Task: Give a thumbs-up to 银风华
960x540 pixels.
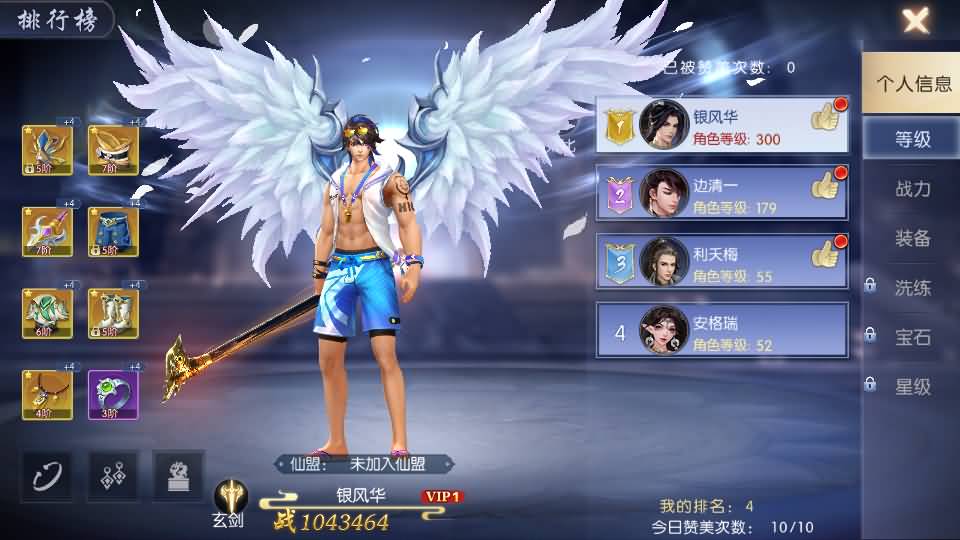Action: click(x=826, y=117)
